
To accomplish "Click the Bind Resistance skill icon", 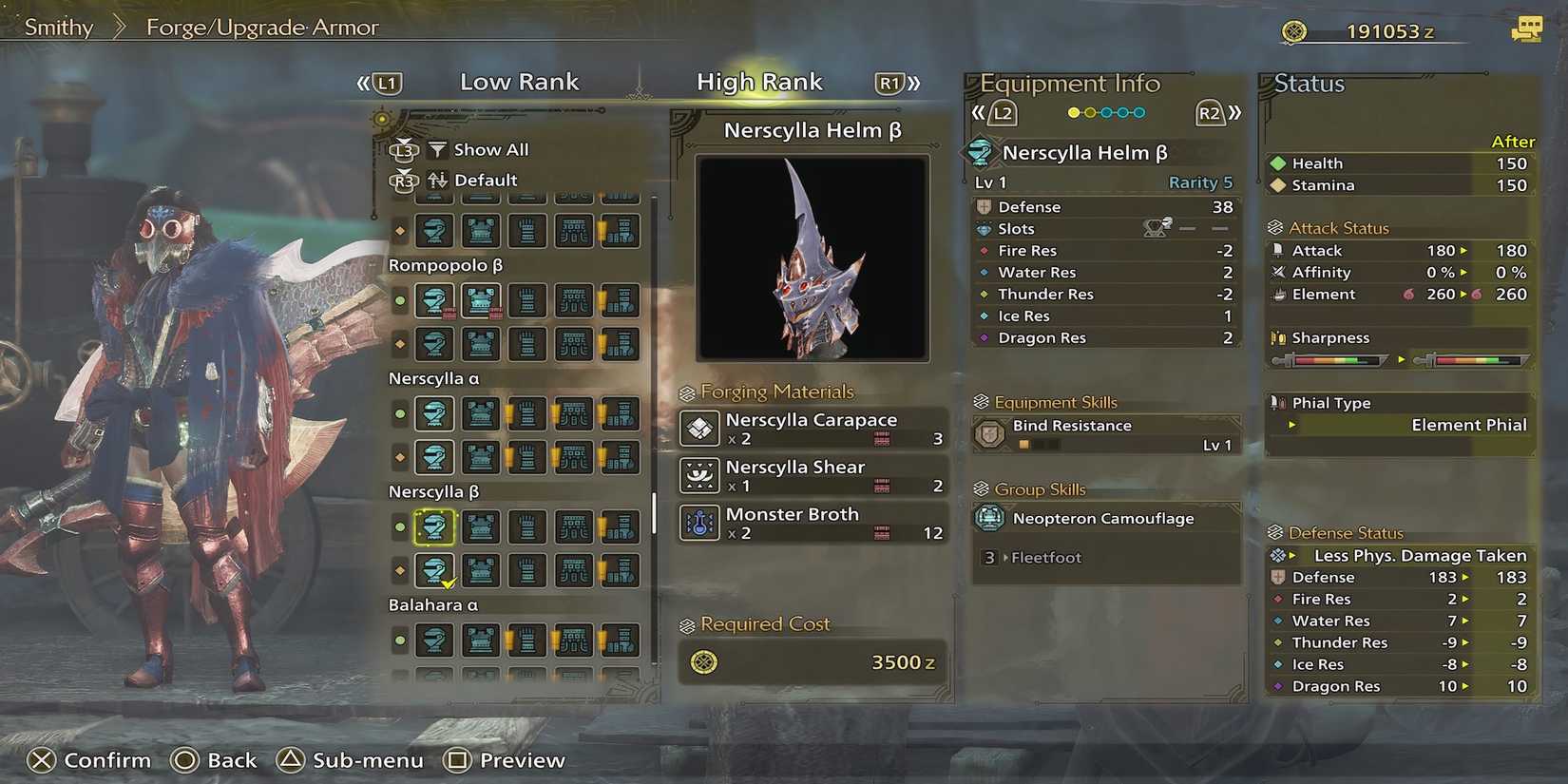I will 989,434.
